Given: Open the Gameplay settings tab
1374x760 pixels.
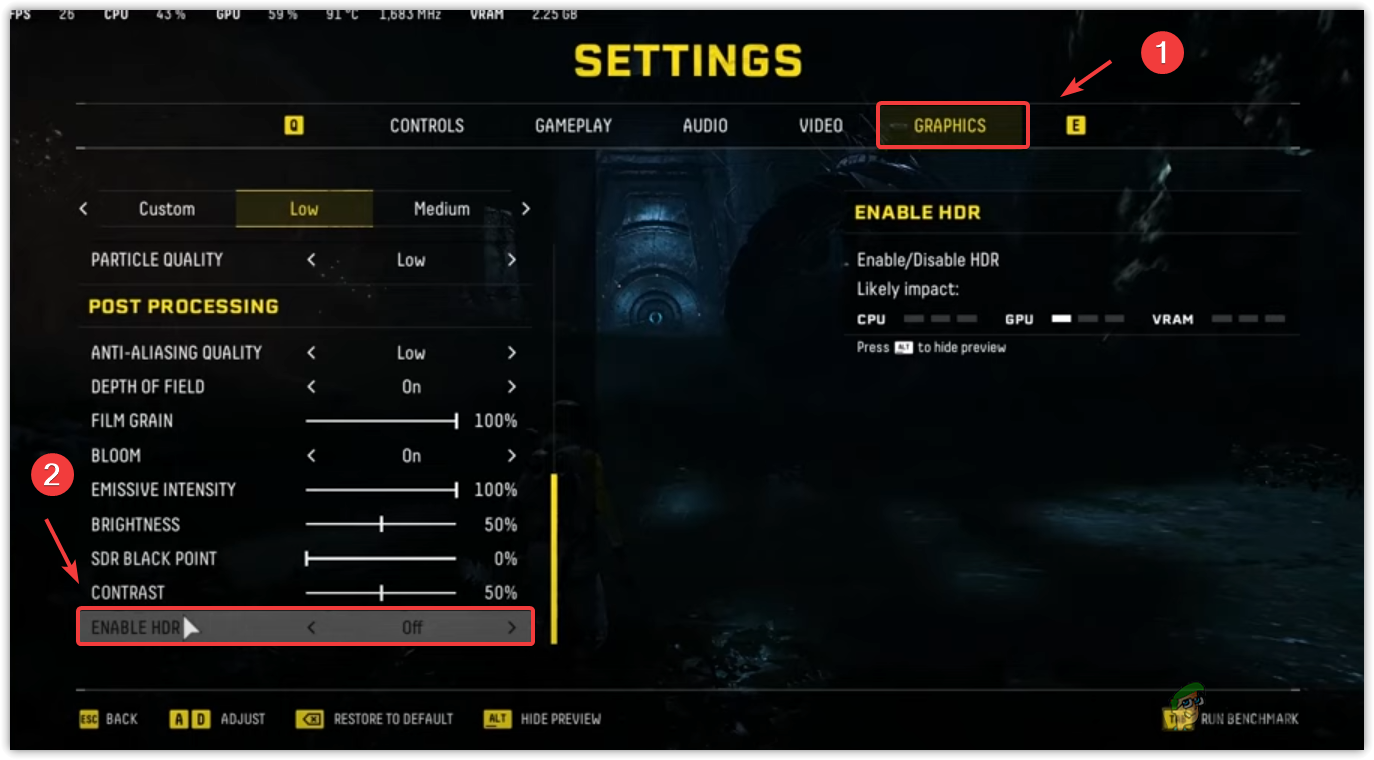Looking at the screenshot, I should (573, 126).
